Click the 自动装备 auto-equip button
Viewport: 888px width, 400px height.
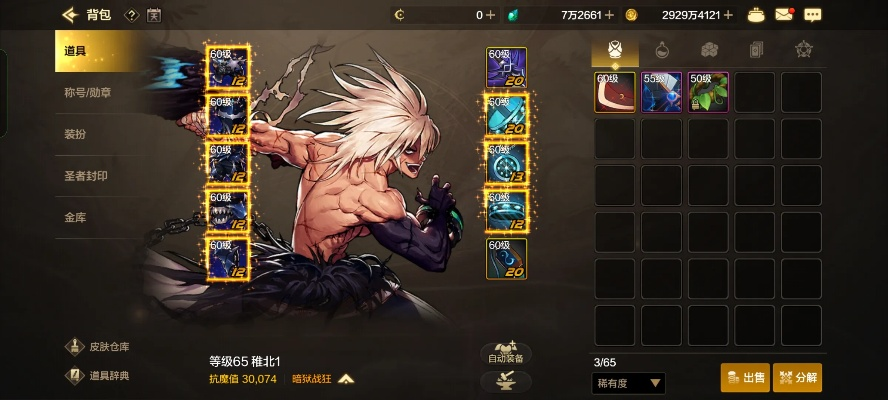[x=506, y=352]
